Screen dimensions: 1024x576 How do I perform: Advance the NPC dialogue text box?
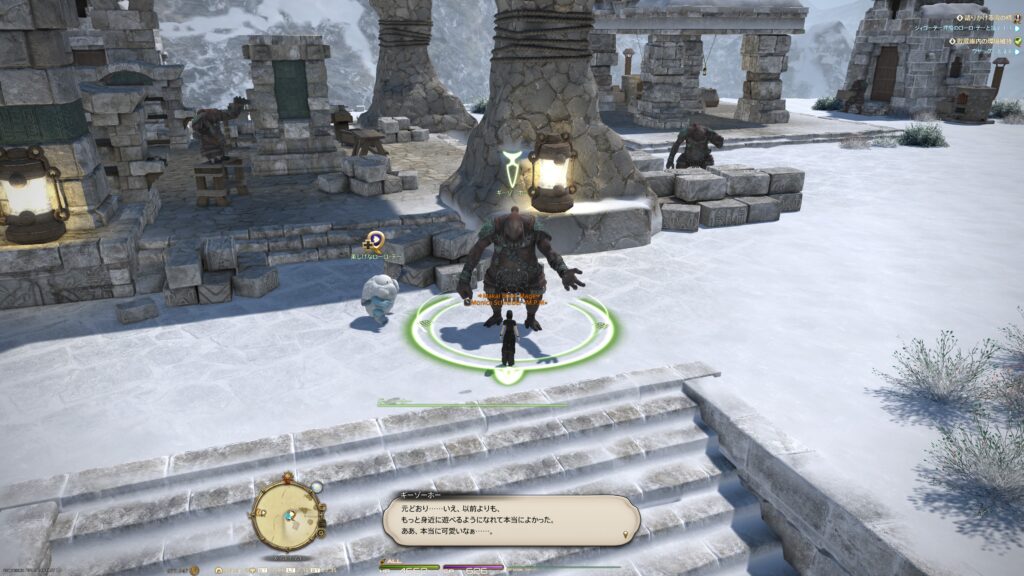tap(510, 520)
